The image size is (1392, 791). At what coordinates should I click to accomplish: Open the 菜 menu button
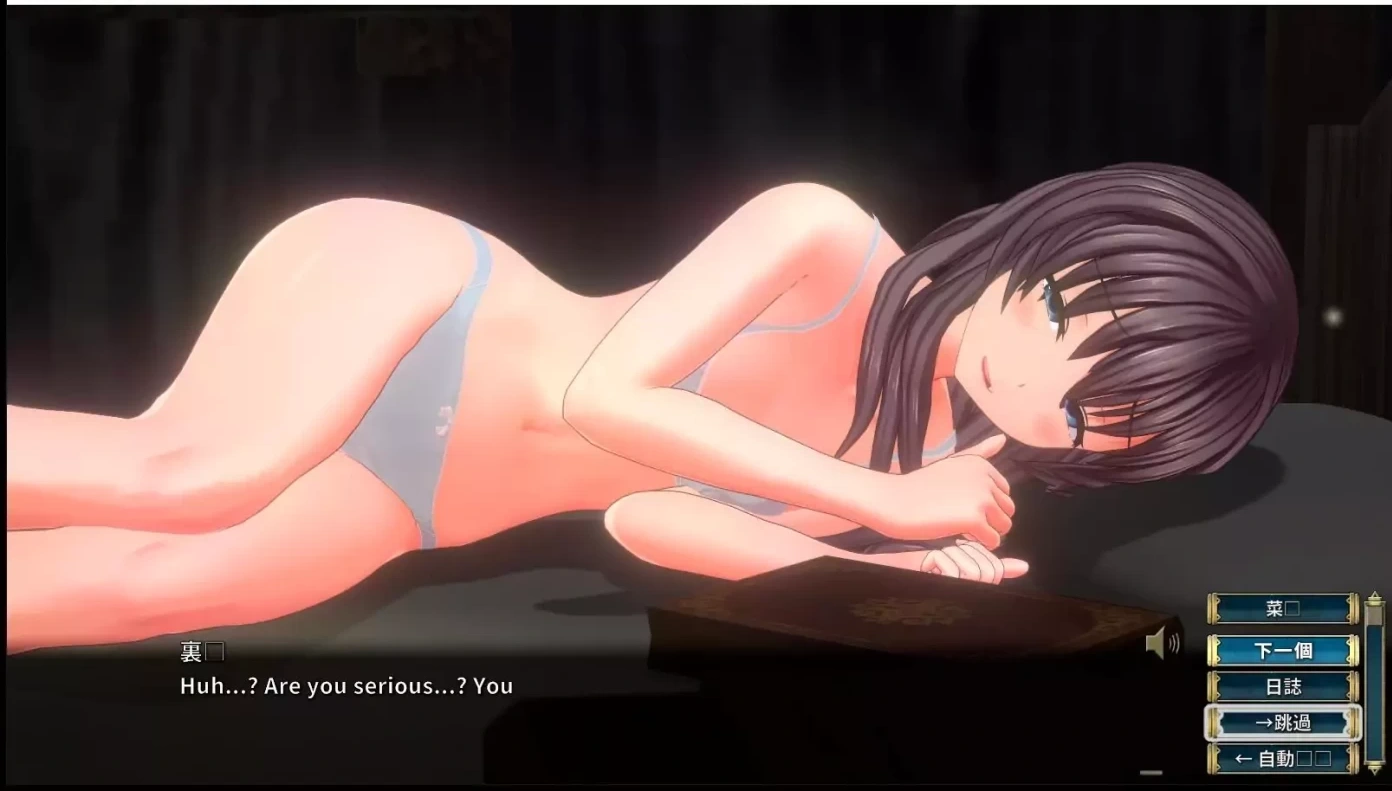point(1282,608)
